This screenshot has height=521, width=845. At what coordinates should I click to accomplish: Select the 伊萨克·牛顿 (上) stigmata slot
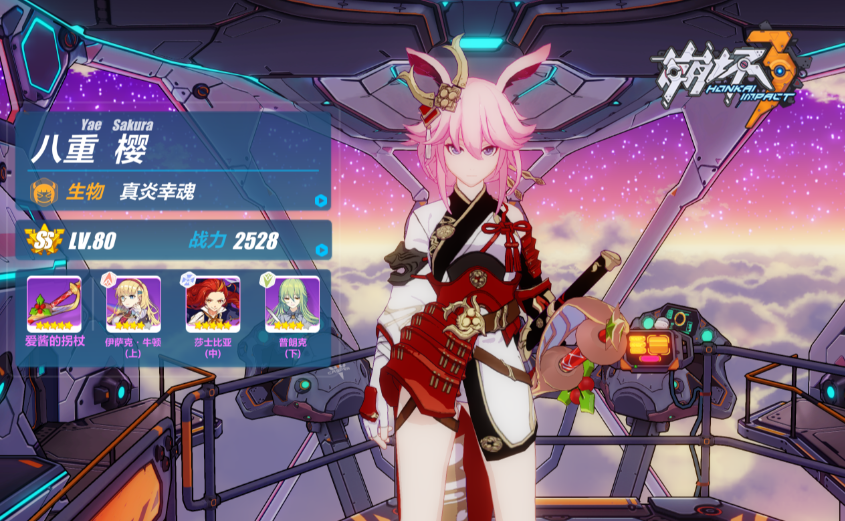[133, 303]
